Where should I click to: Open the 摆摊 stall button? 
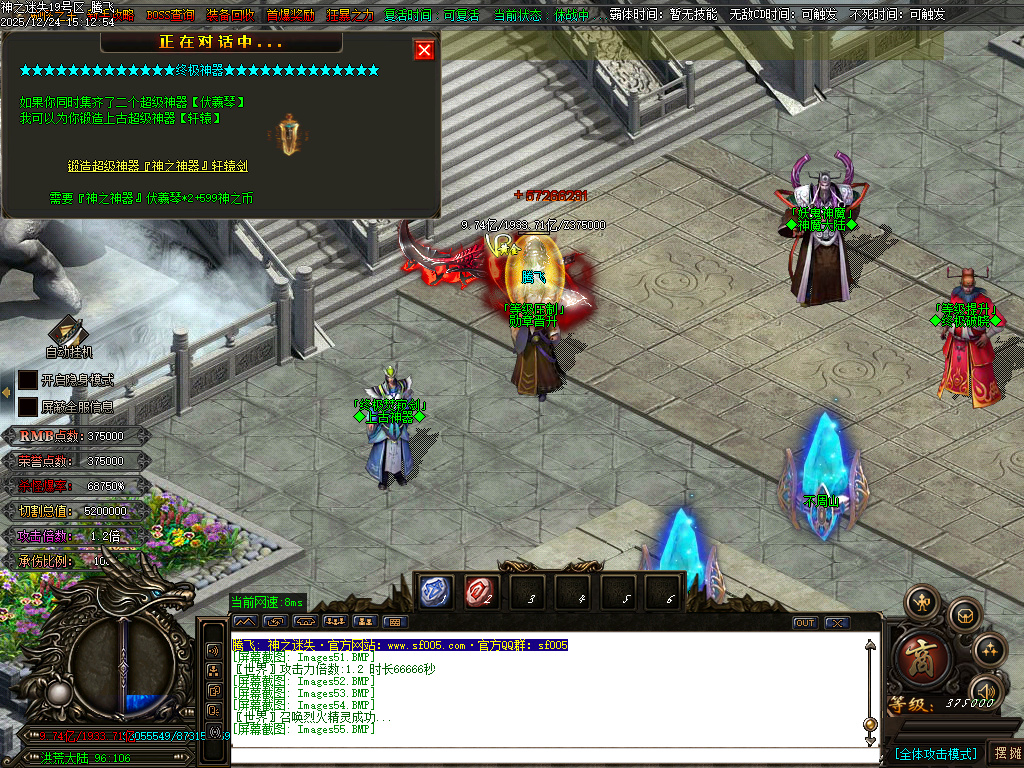(1005, 753)
